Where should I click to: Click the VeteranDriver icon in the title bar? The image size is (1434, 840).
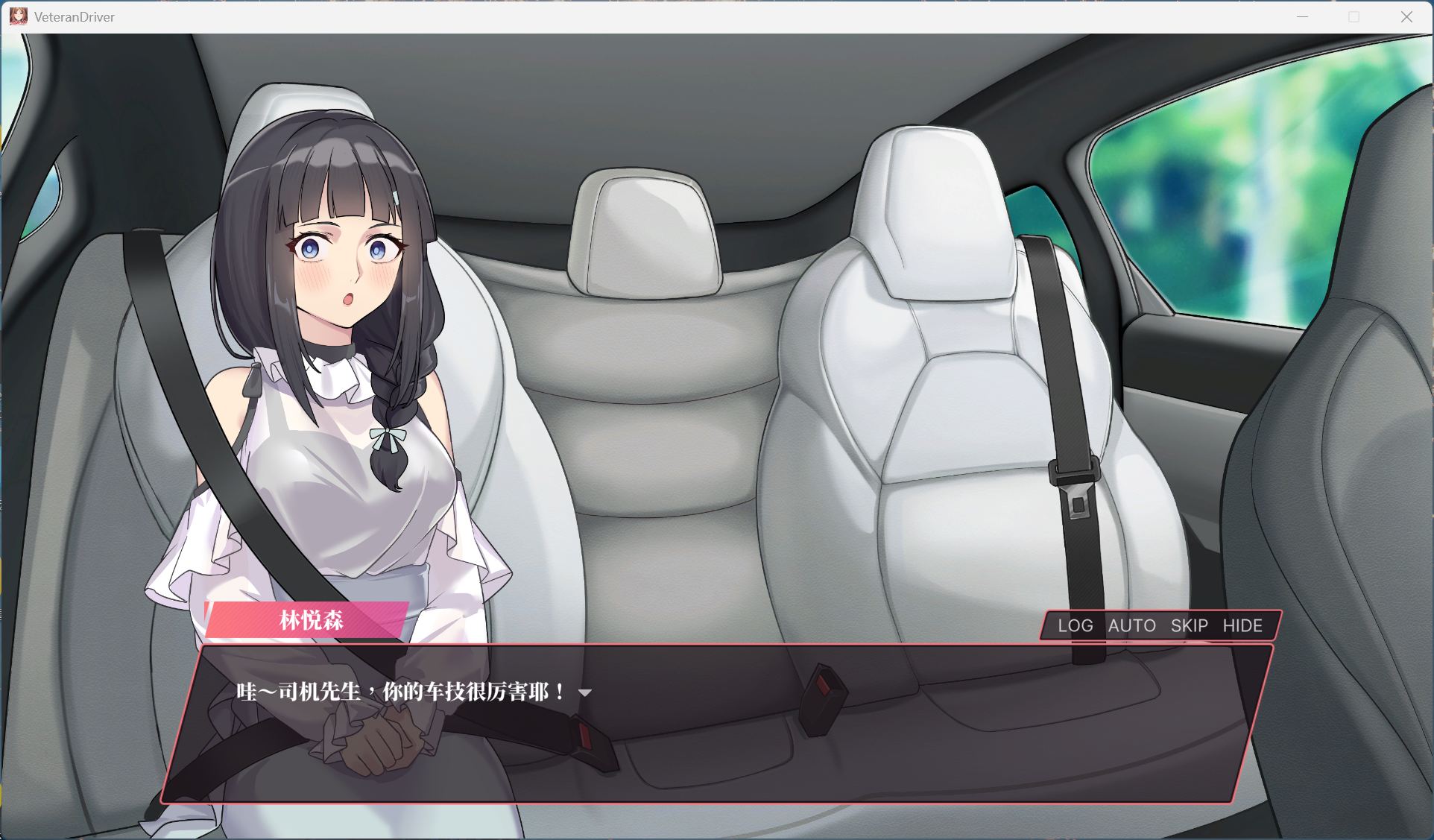pyautogui.click(x=18, y=16)
